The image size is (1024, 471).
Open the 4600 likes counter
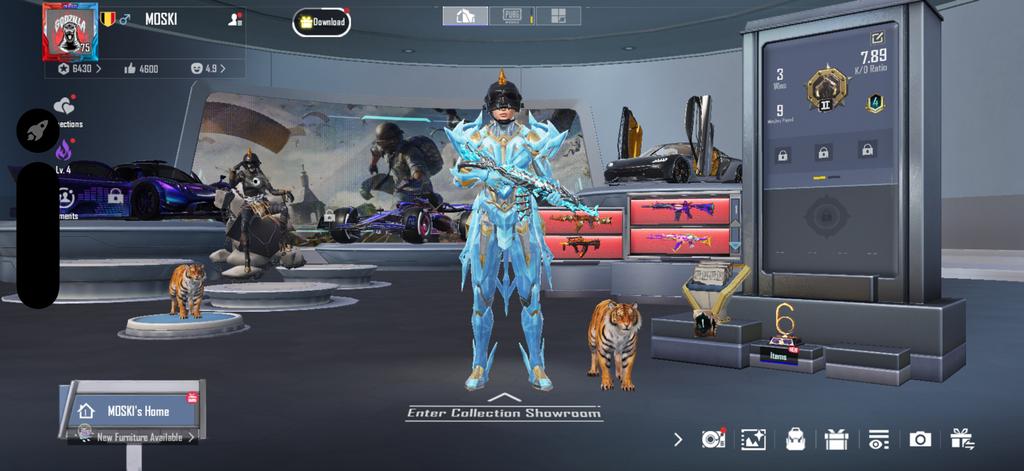point(141,69)
